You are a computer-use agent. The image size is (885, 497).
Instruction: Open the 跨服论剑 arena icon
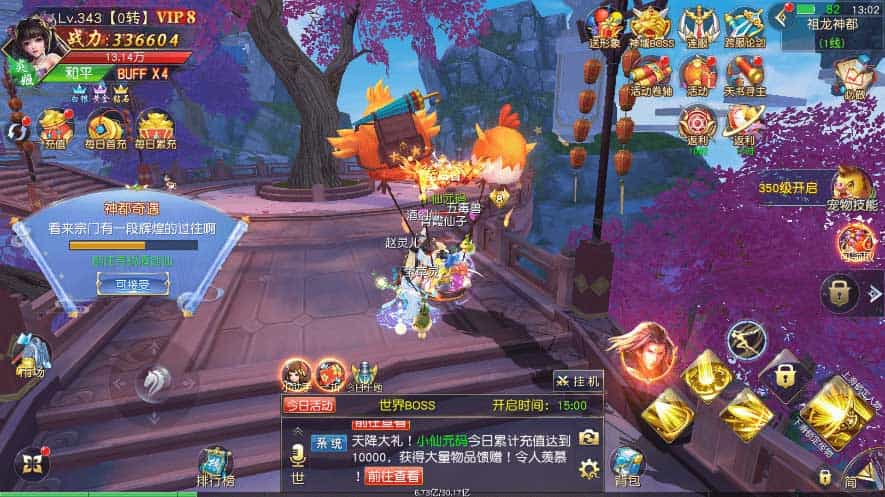744,25
